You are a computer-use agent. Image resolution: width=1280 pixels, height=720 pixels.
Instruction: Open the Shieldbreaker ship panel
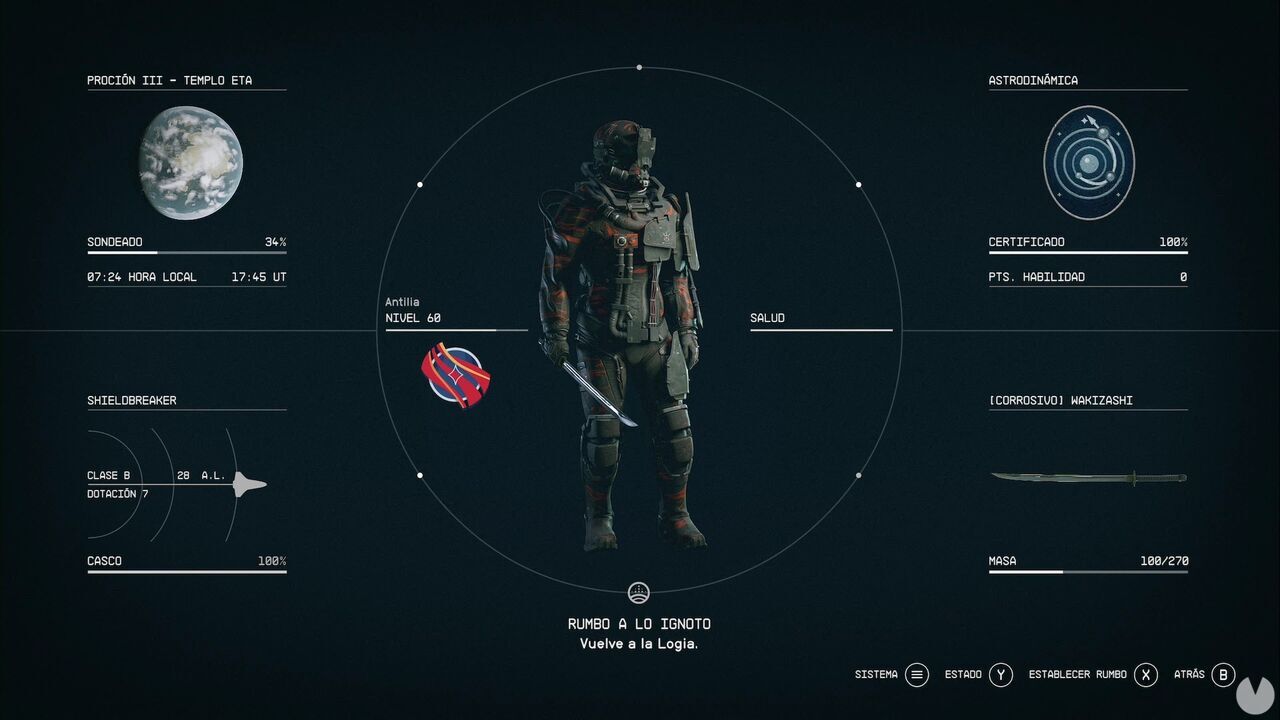(132, 401)
